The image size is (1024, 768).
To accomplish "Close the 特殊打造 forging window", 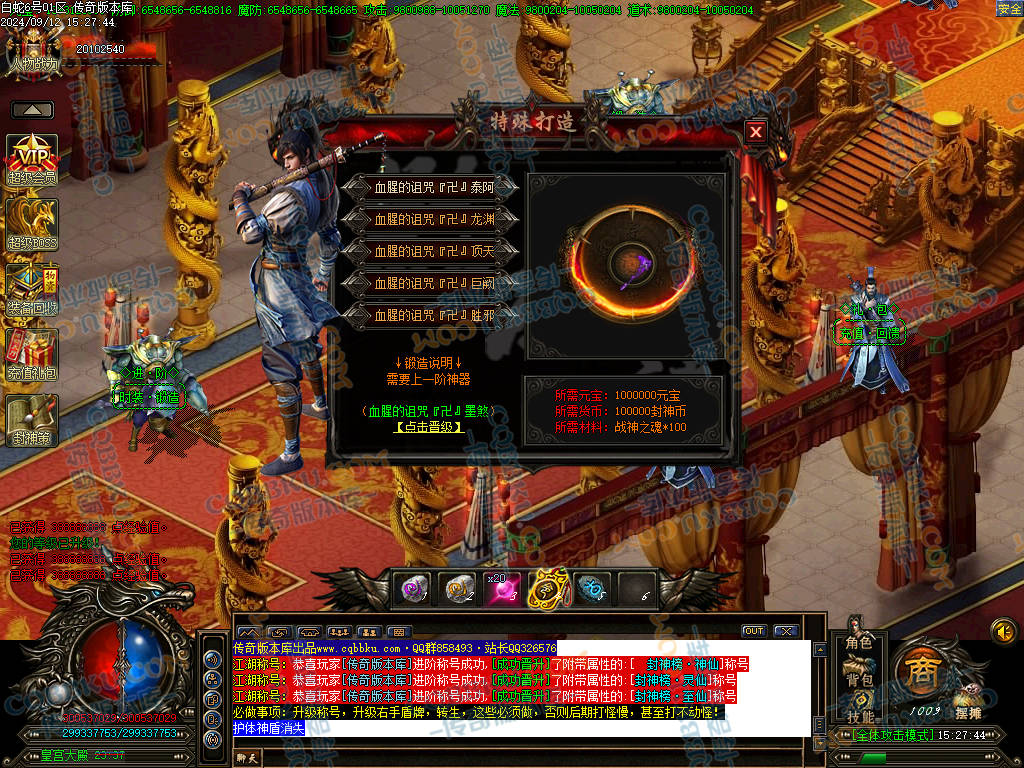I will point(756,131).
